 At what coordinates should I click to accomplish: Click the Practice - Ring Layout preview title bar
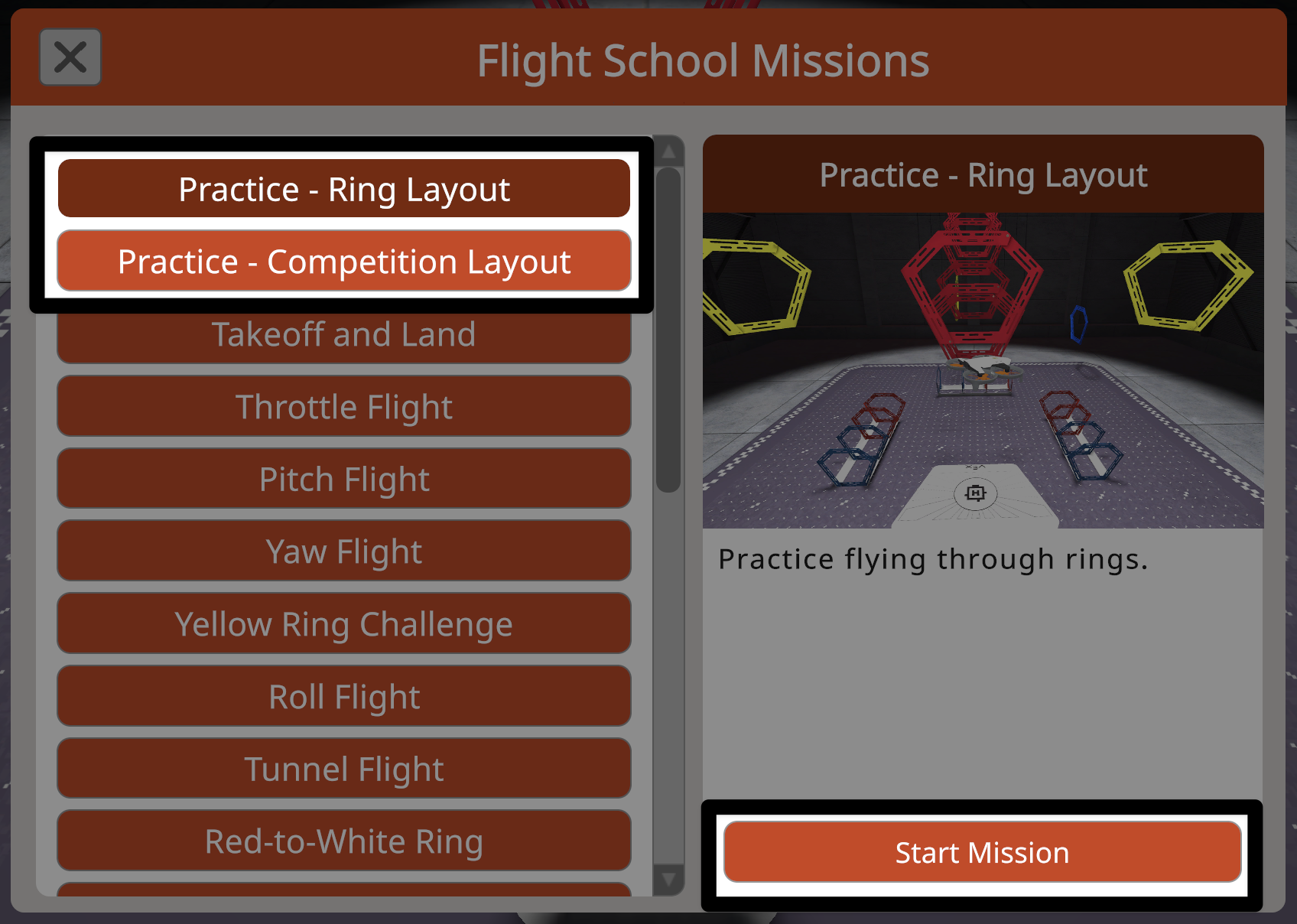pyautogui.click(x=983, y=174)
